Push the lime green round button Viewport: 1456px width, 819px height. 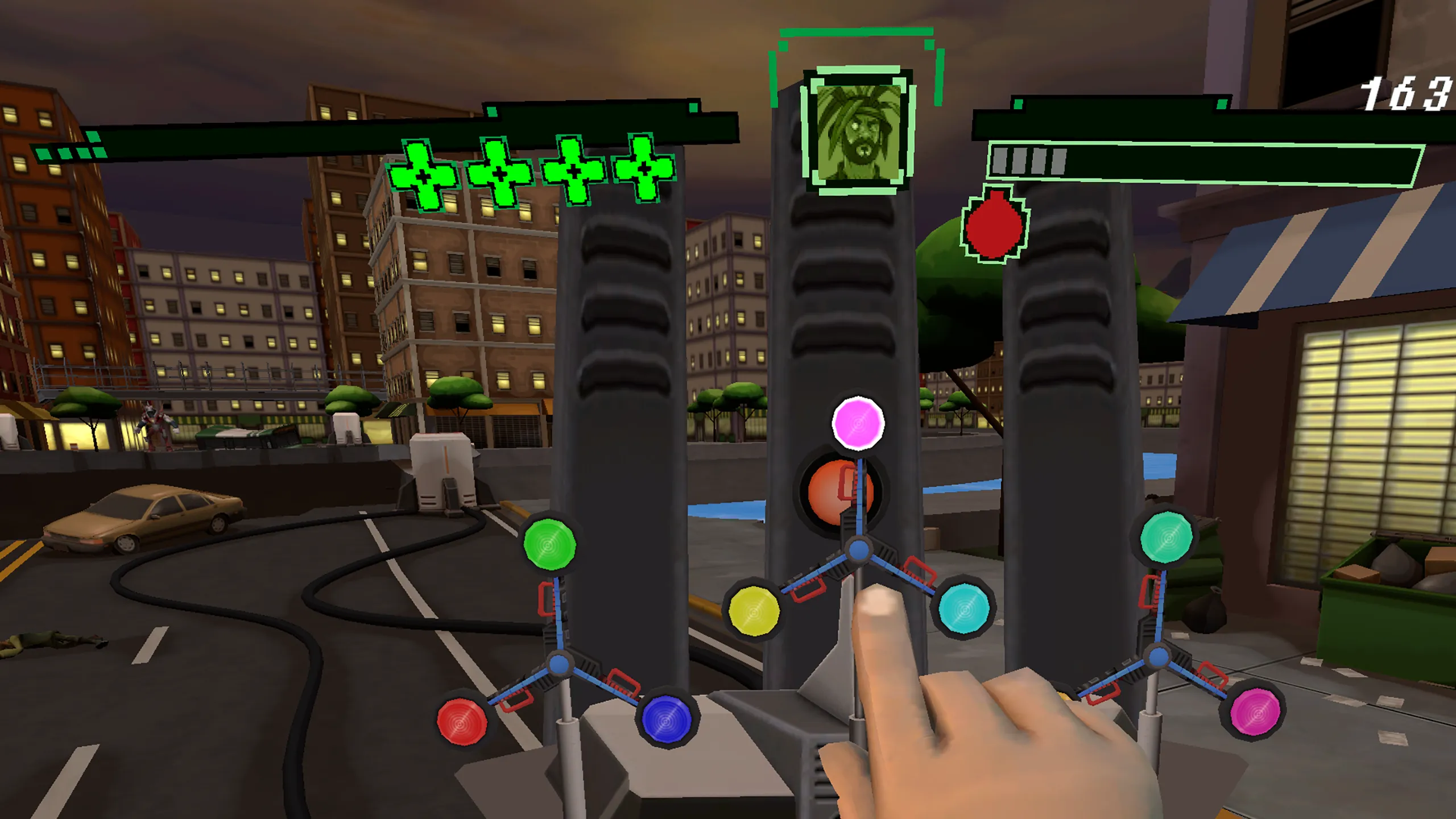tap(549, 544)
